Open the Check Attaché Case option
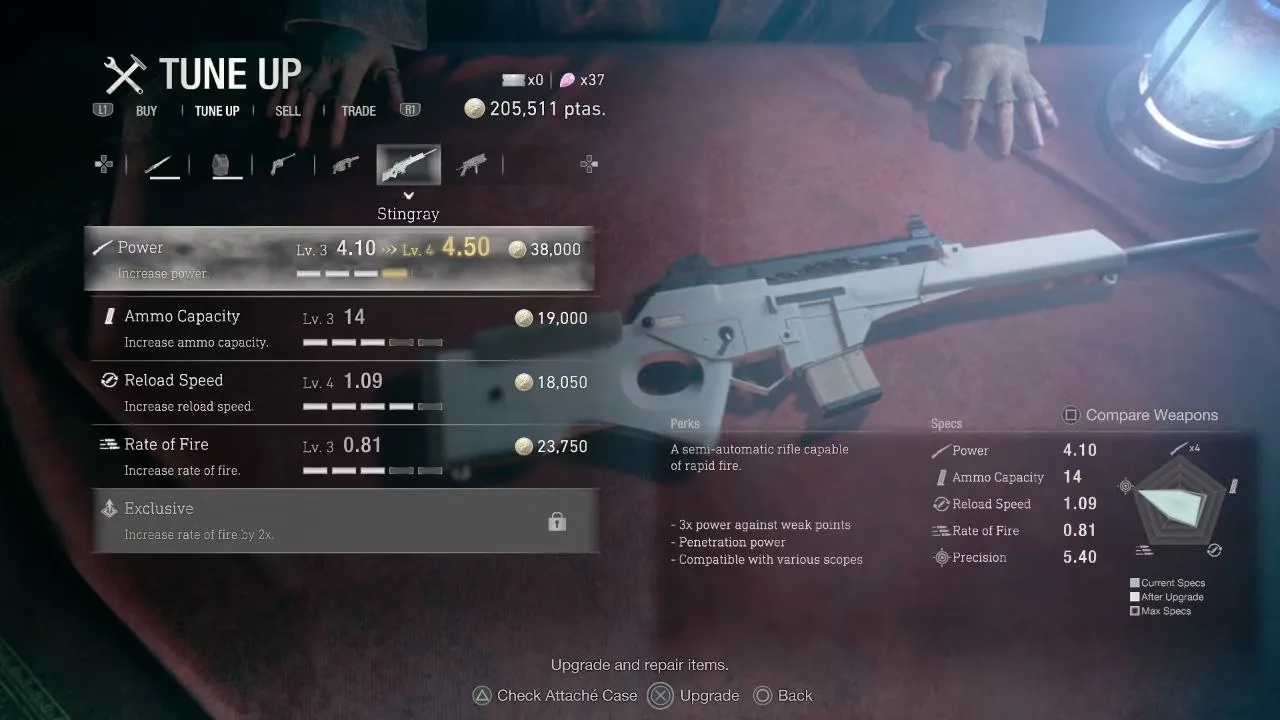 point(555,696)
